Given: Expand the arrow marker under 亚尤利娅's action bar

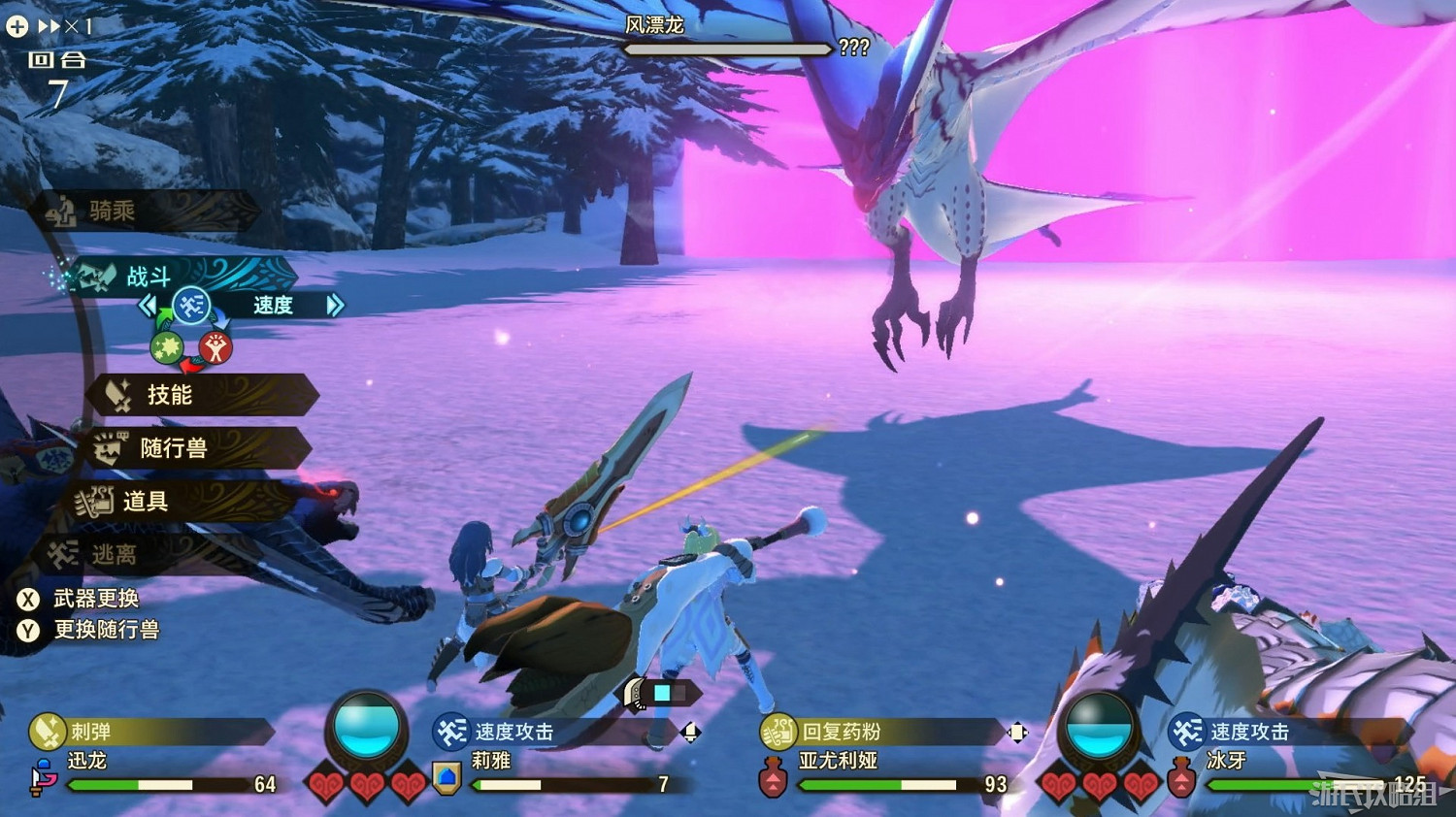Looking at the screenshot, I should coord(1016,735).
